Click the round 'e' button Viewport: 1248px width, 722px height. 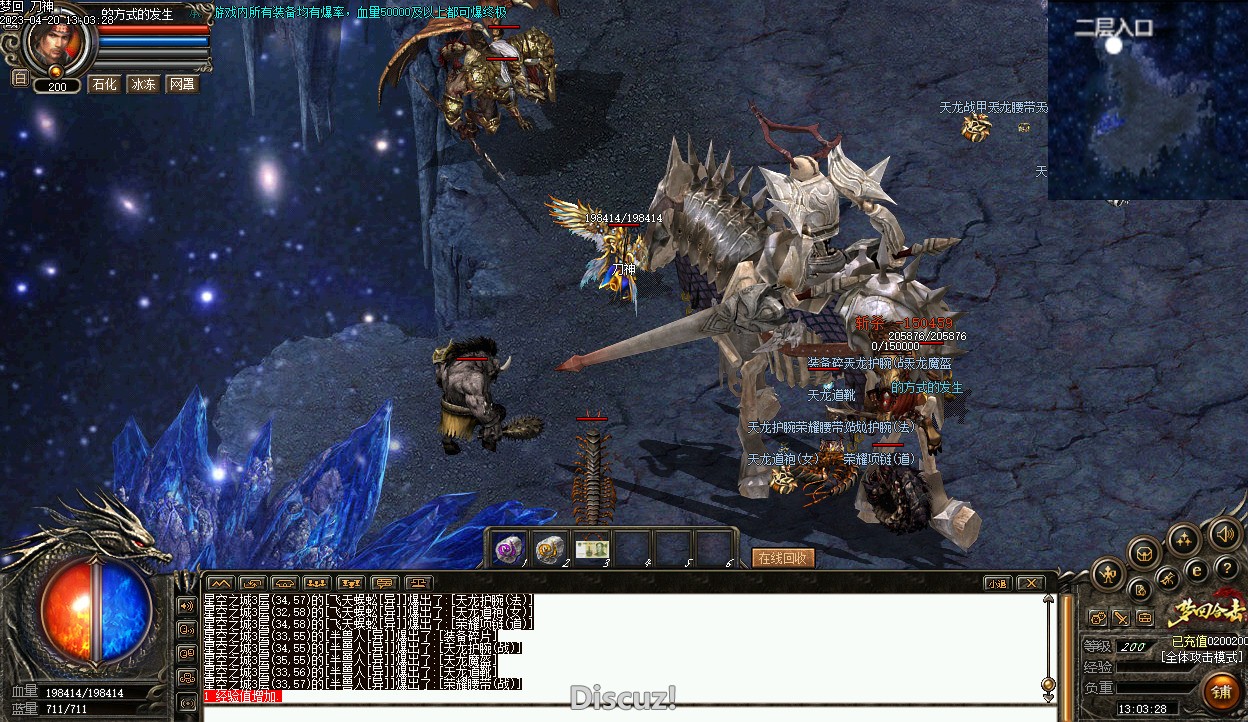(1196, 571)
